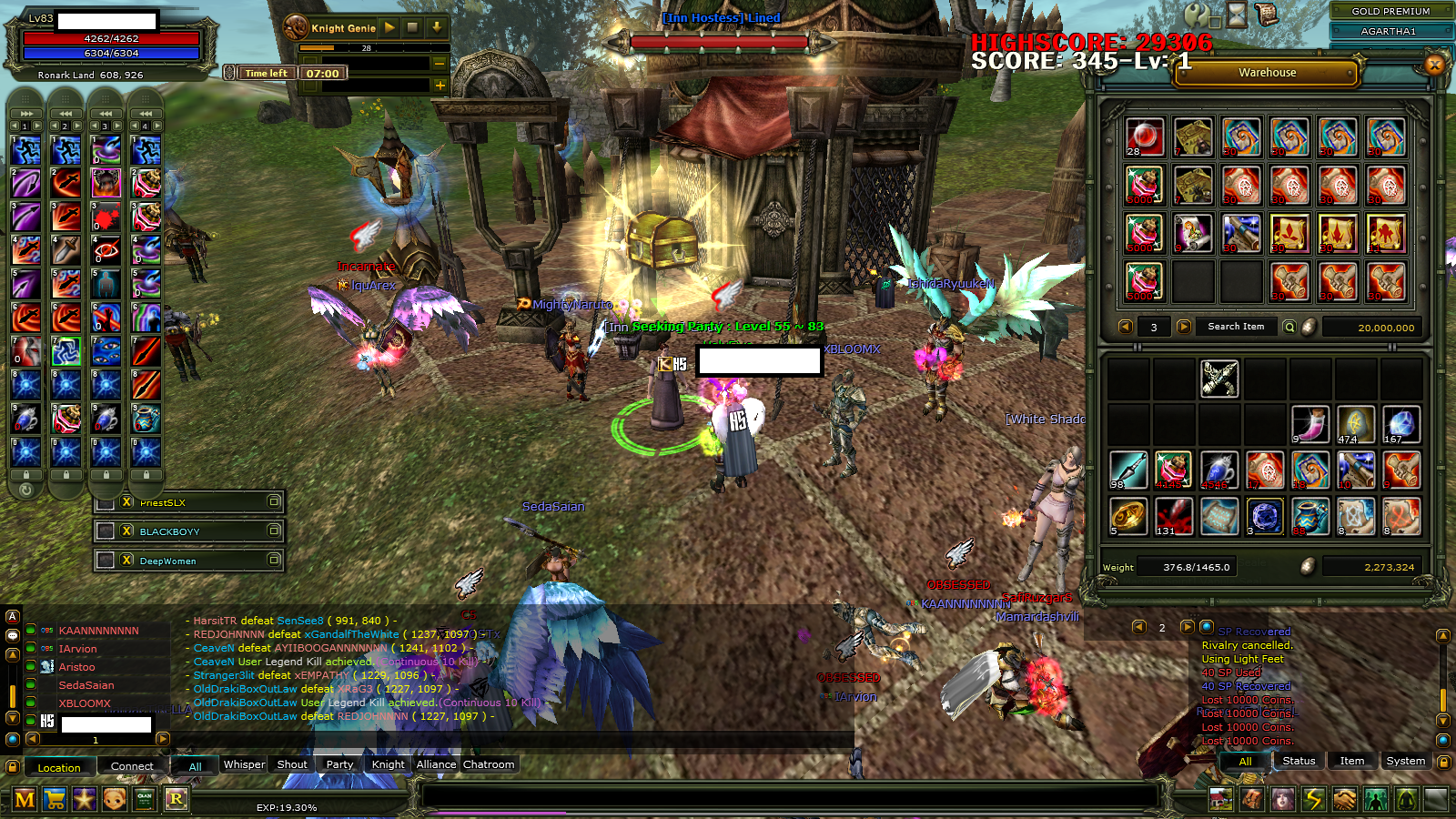
Task: Switch to the System log tab
Action: tap(1405, 761)
